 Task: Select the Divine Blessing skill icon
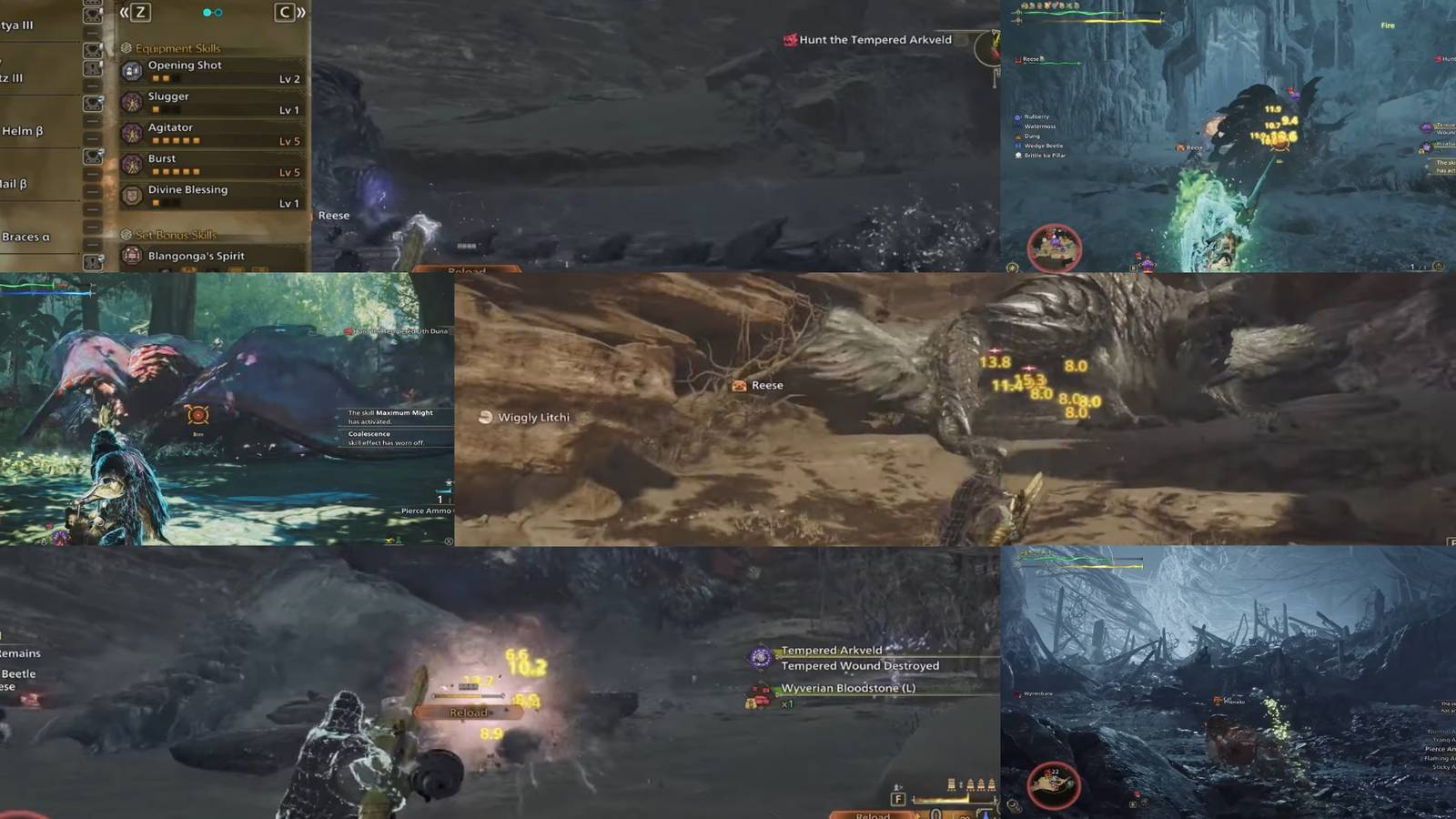tap(134, 189)
